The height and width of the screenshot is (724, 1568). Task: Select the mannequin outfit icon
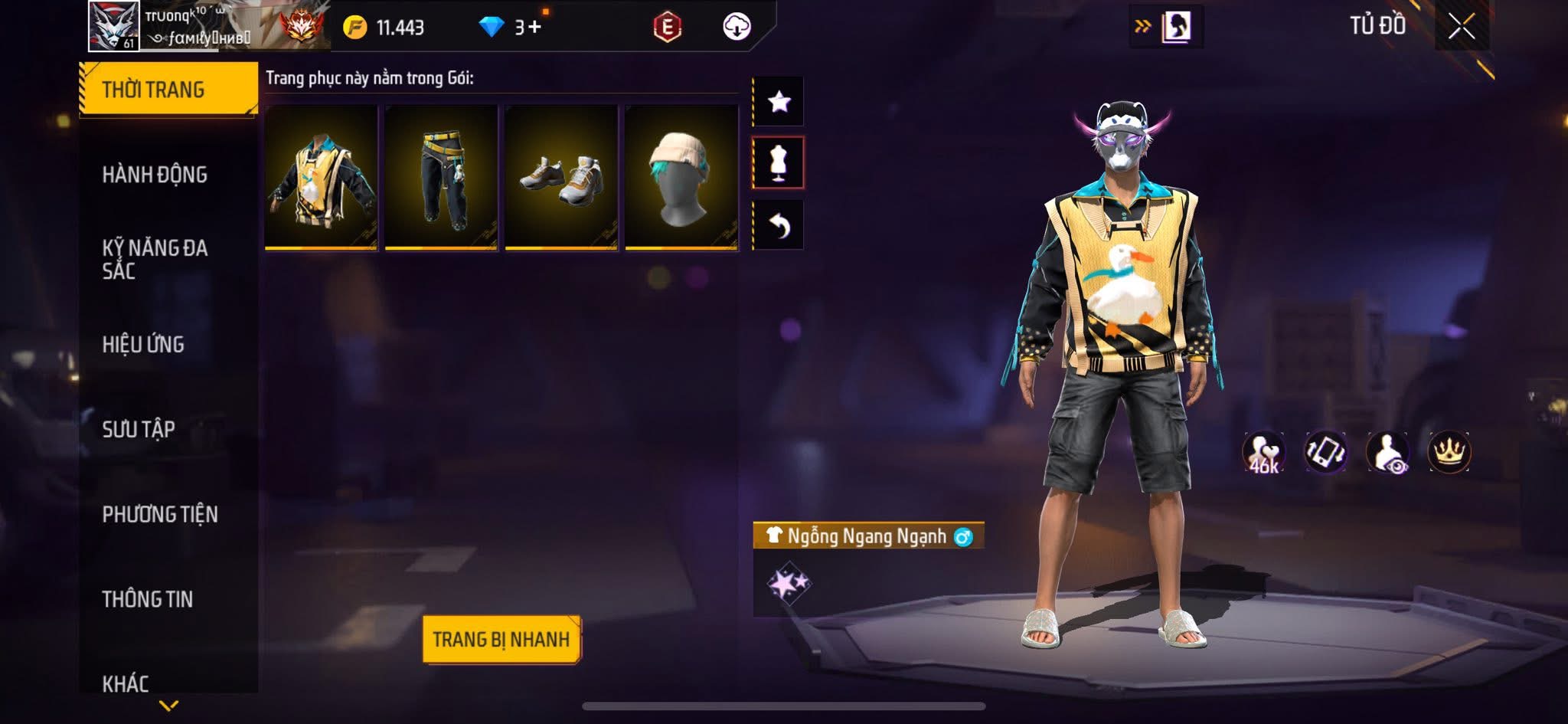pos(779,162)
